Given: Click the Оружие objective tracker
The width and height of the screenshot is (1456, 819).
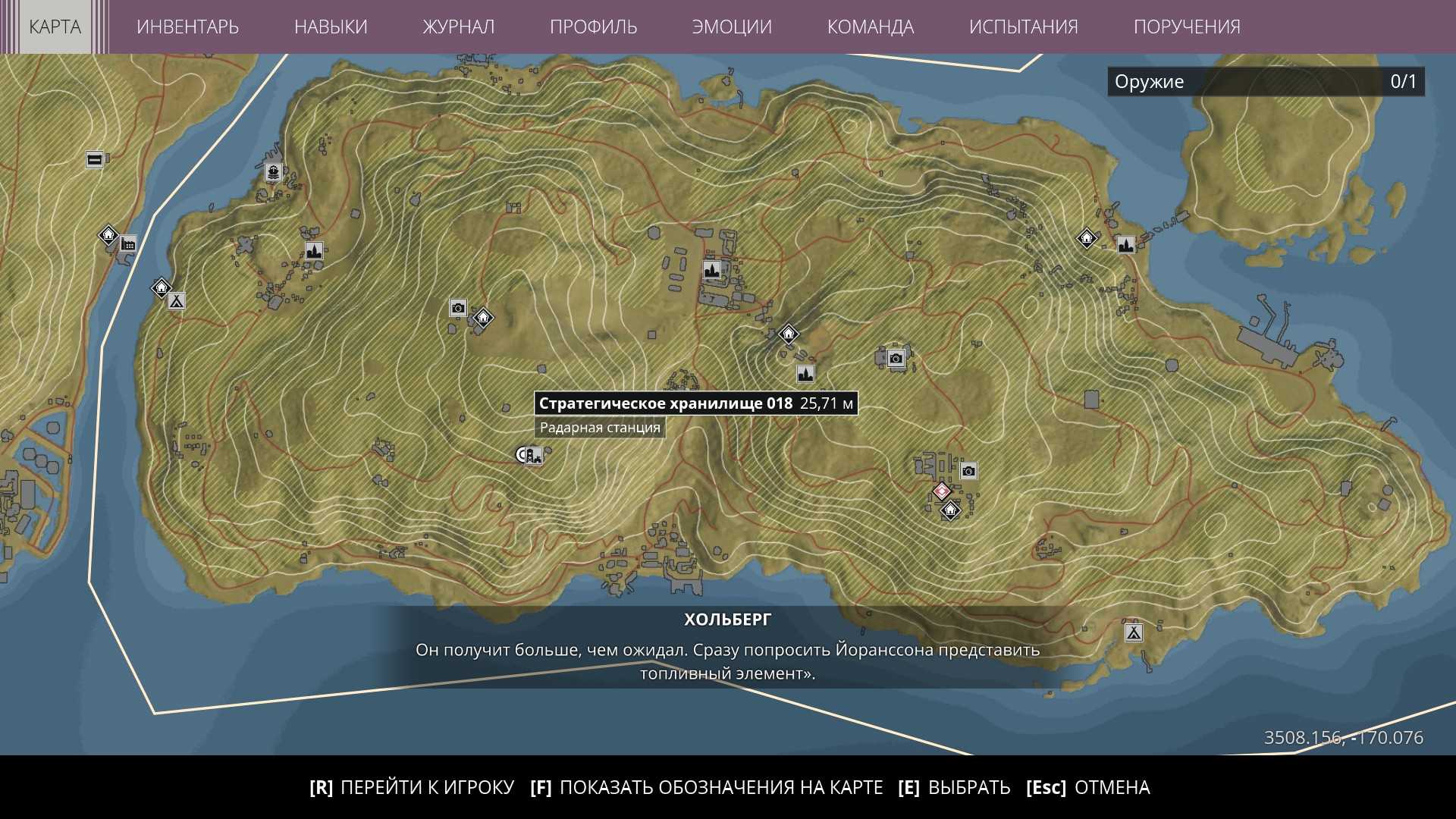Looking at the screenshot, I should point(1266,82).
